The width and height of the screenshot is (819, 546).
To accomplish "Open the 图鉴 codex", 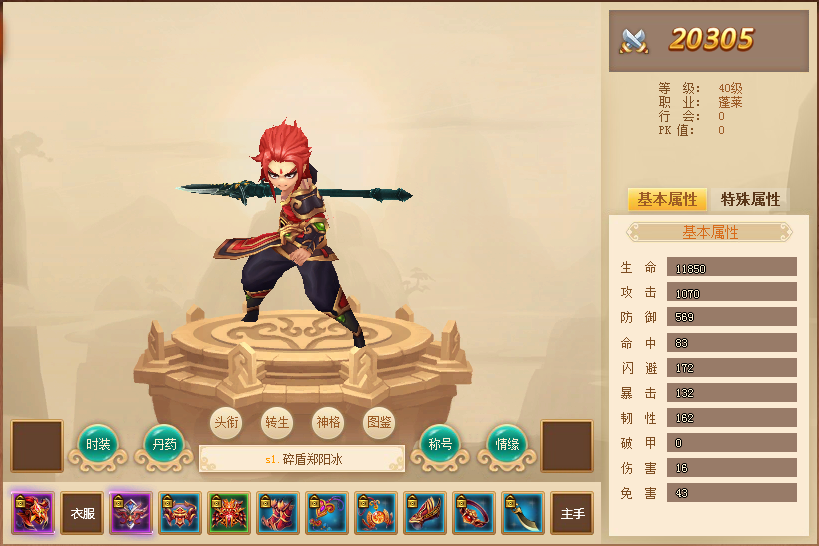I will pos(379,422).
